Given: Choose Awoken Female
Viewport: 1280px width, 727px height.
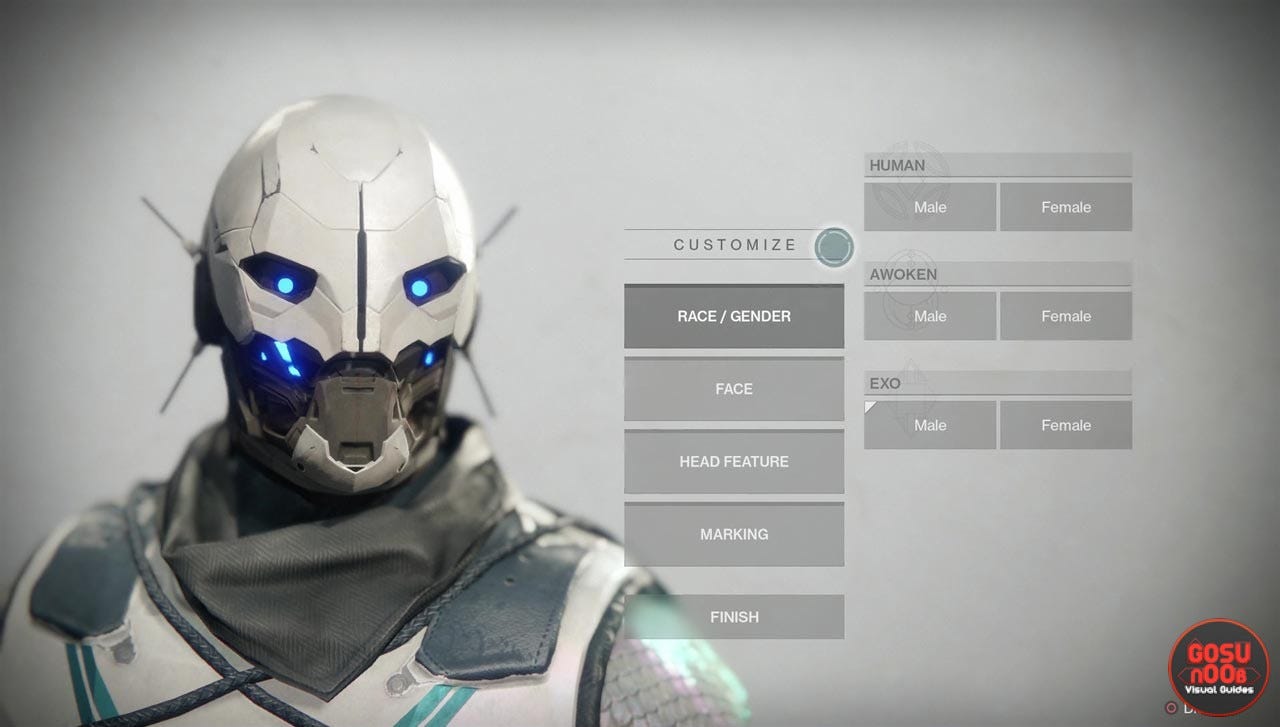Looking at the screenshot, I should click(x=1066, y=316).
